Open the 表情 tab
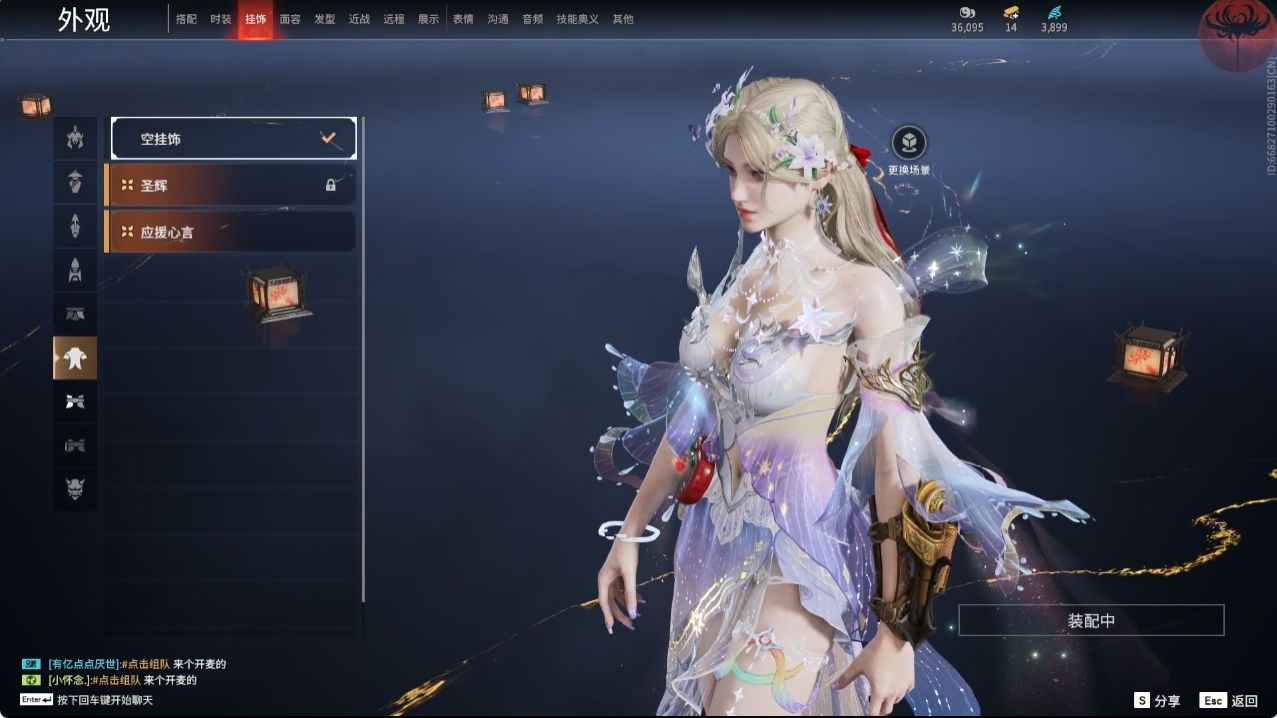Screen dimensions: 1277x718 tap(463, 19)
